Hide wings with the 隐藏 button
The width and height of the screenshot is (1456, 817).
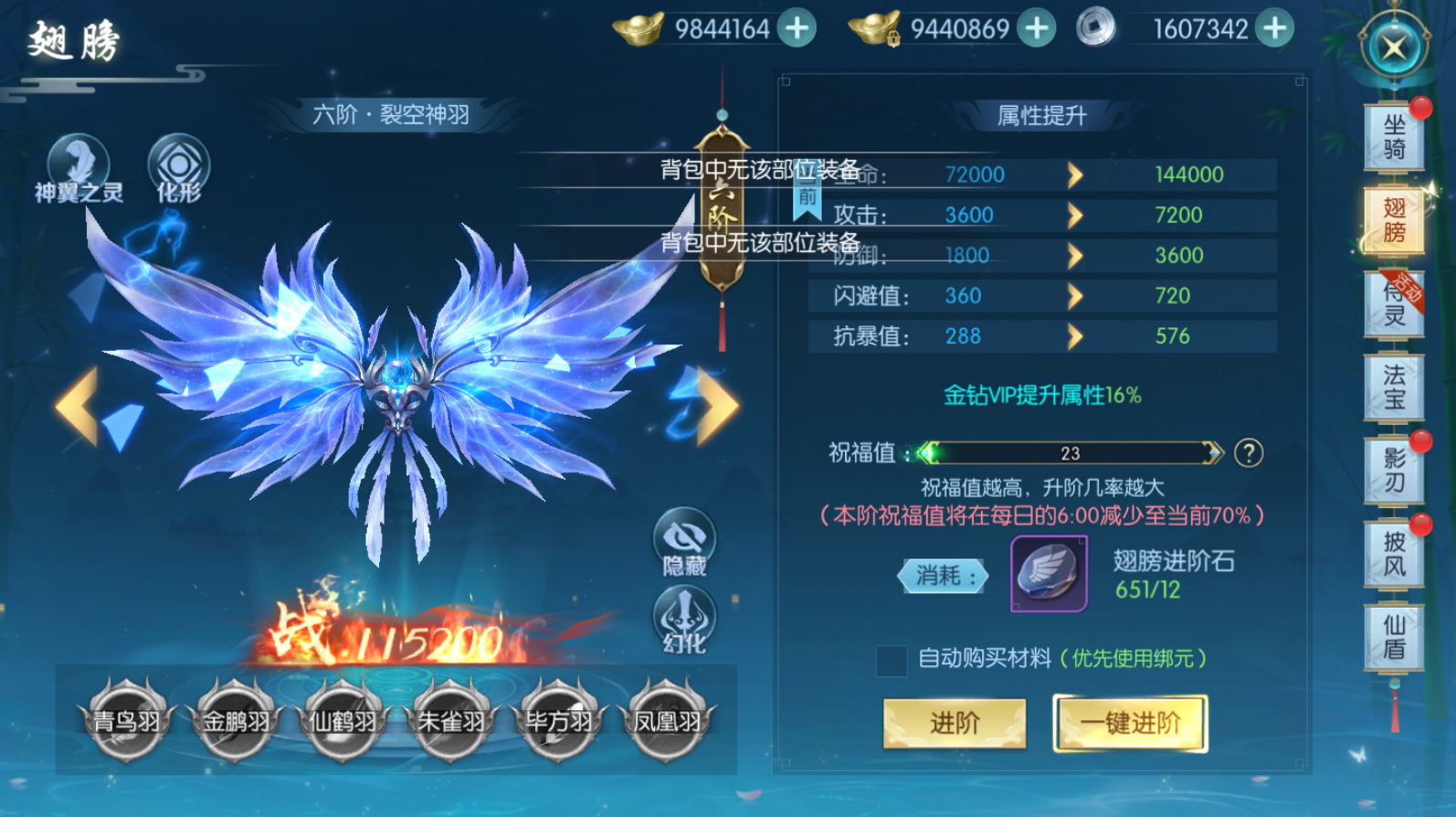click(684, 542)
